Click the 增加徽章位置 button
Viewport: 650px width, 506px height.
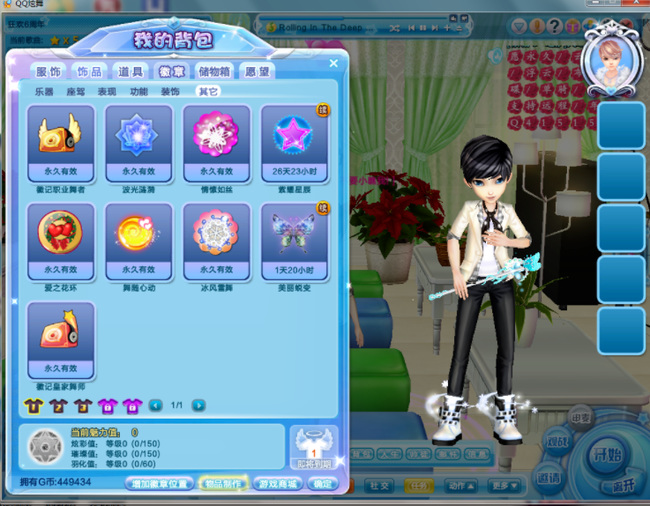pos(159,483)
